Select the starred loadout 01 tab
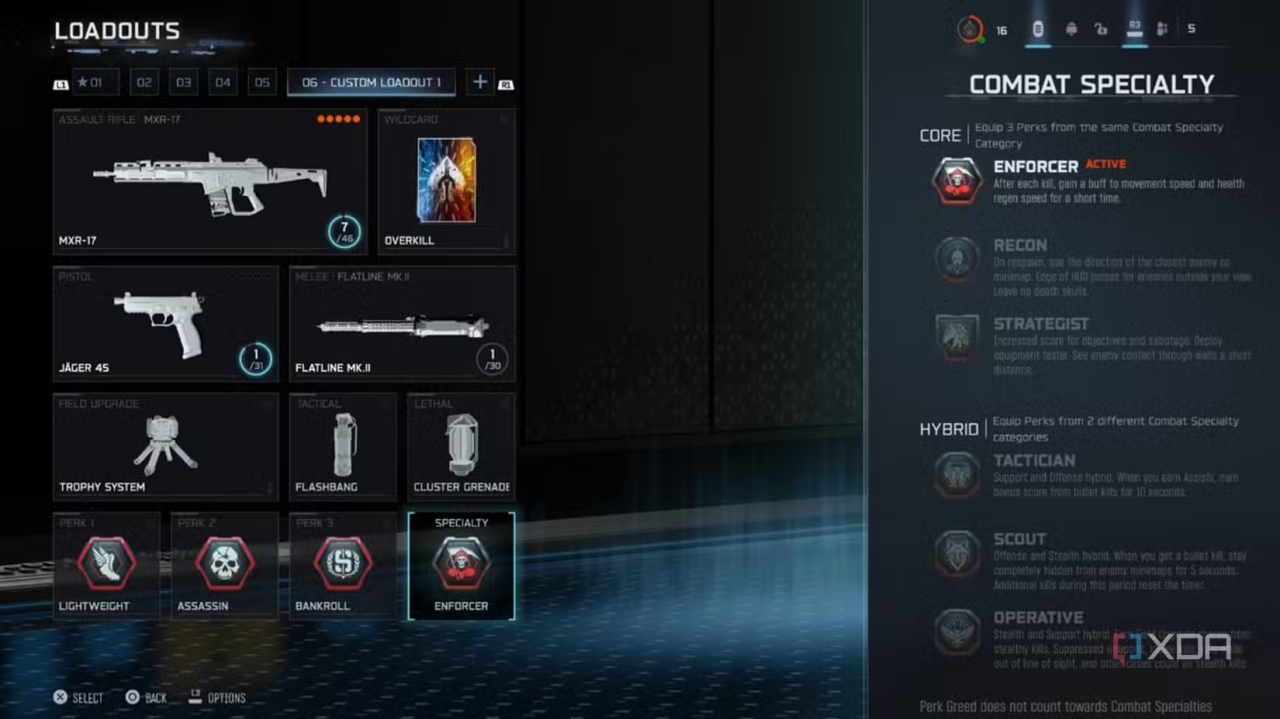The height and width of the screenshot is (719, 1280). point(95,82)
